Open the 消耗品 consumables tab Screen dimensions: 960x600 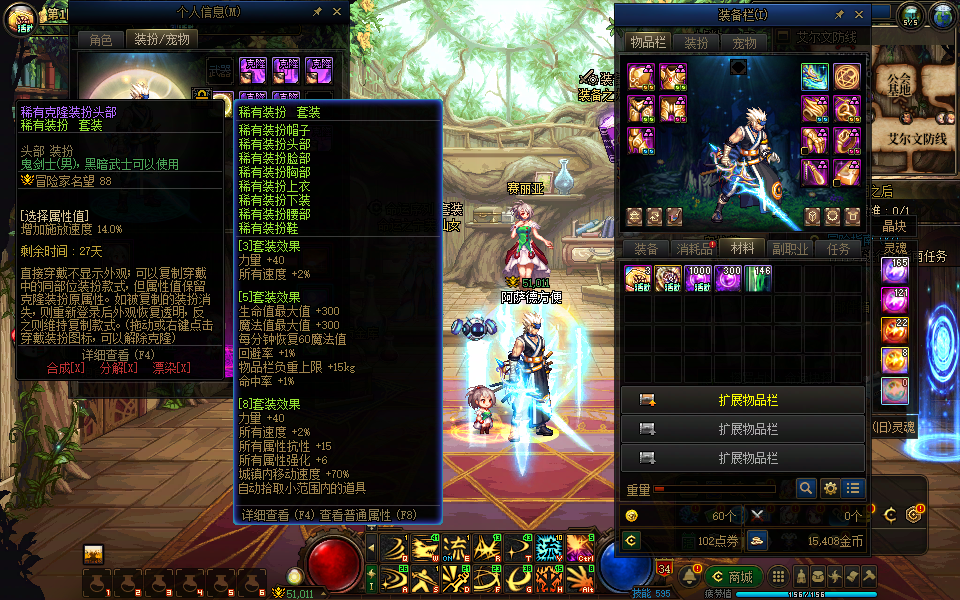pyautogui.click(x=694, y=249)
